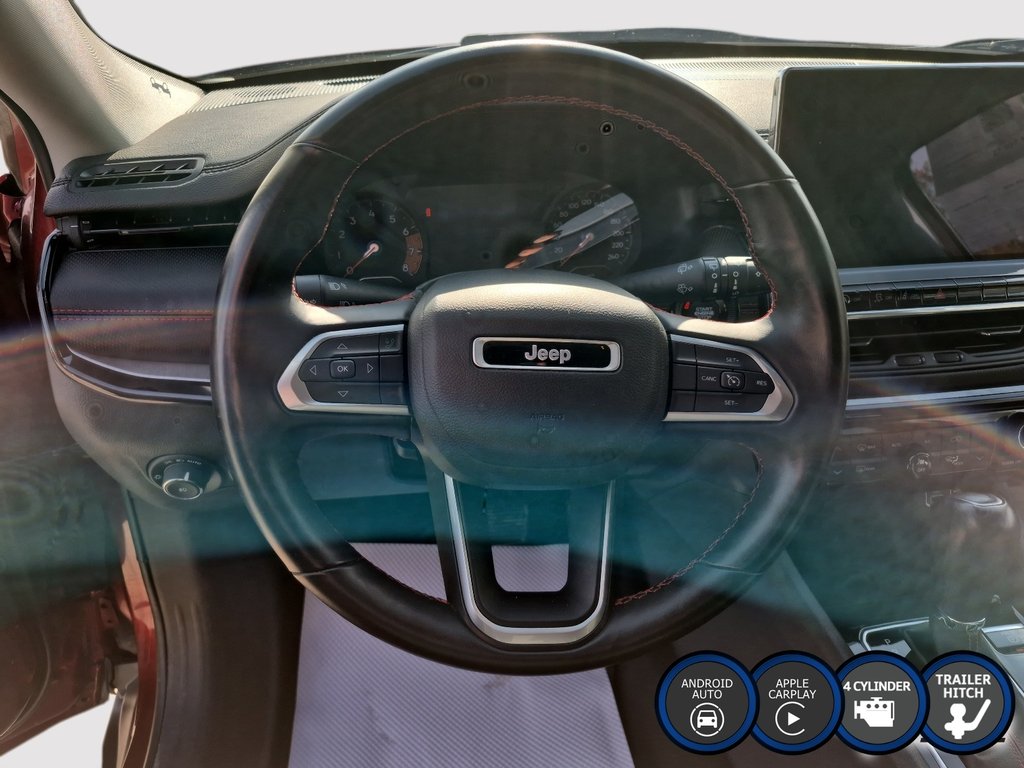The width and height of the screenshot is (1024, 768).
Task: Select the Apple CarPlay badge
Action: tap(793, 702)
